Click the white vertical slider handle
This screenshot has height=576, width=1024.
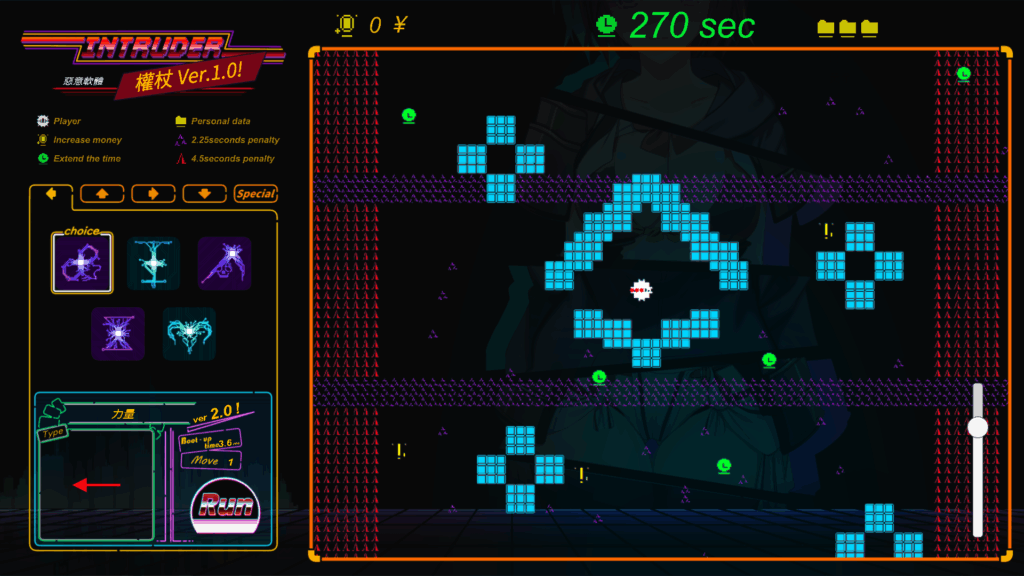click(977, 427)
